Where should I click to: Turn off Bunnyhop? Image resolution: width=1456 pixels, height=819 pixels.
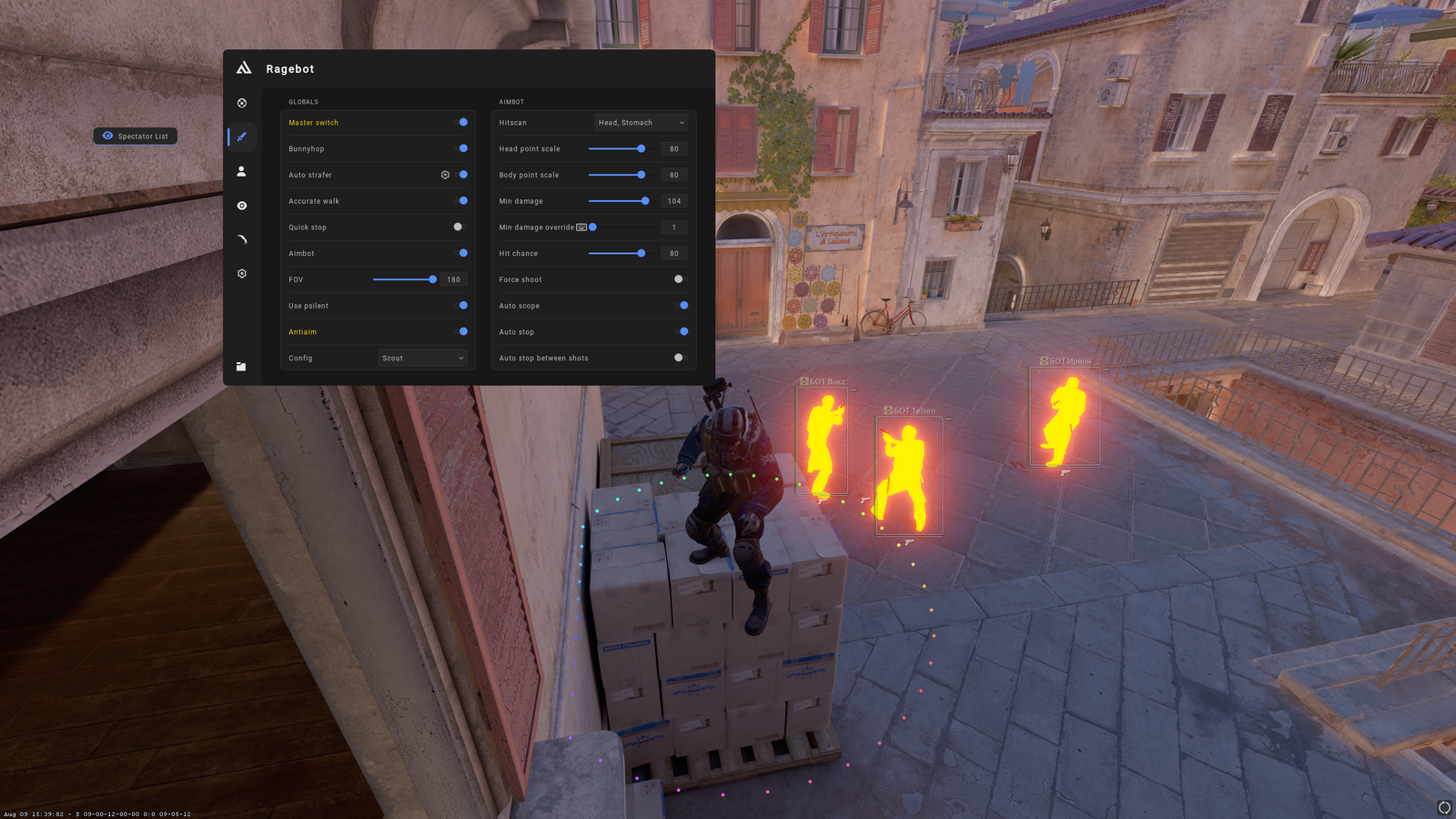click(x=462, y=148)
